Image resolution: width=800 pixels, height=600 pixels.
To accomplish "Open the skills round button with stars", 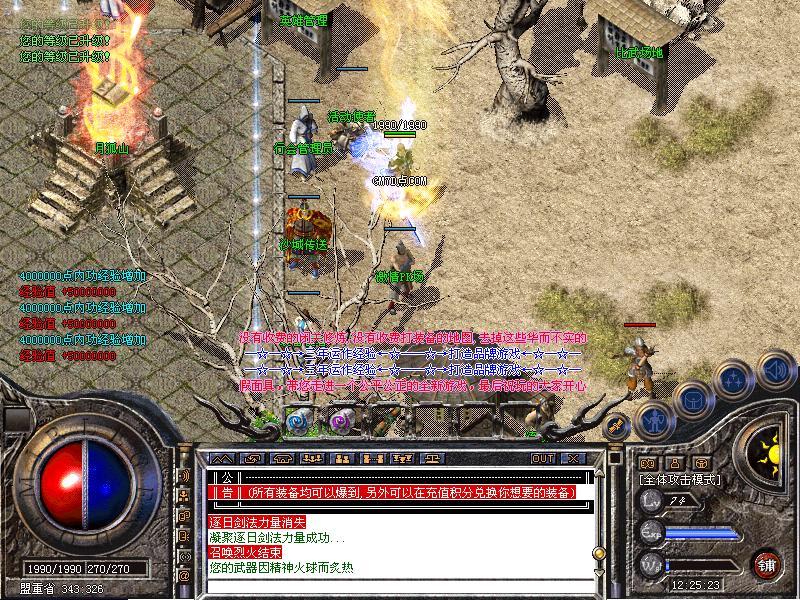I will [733, 379].
